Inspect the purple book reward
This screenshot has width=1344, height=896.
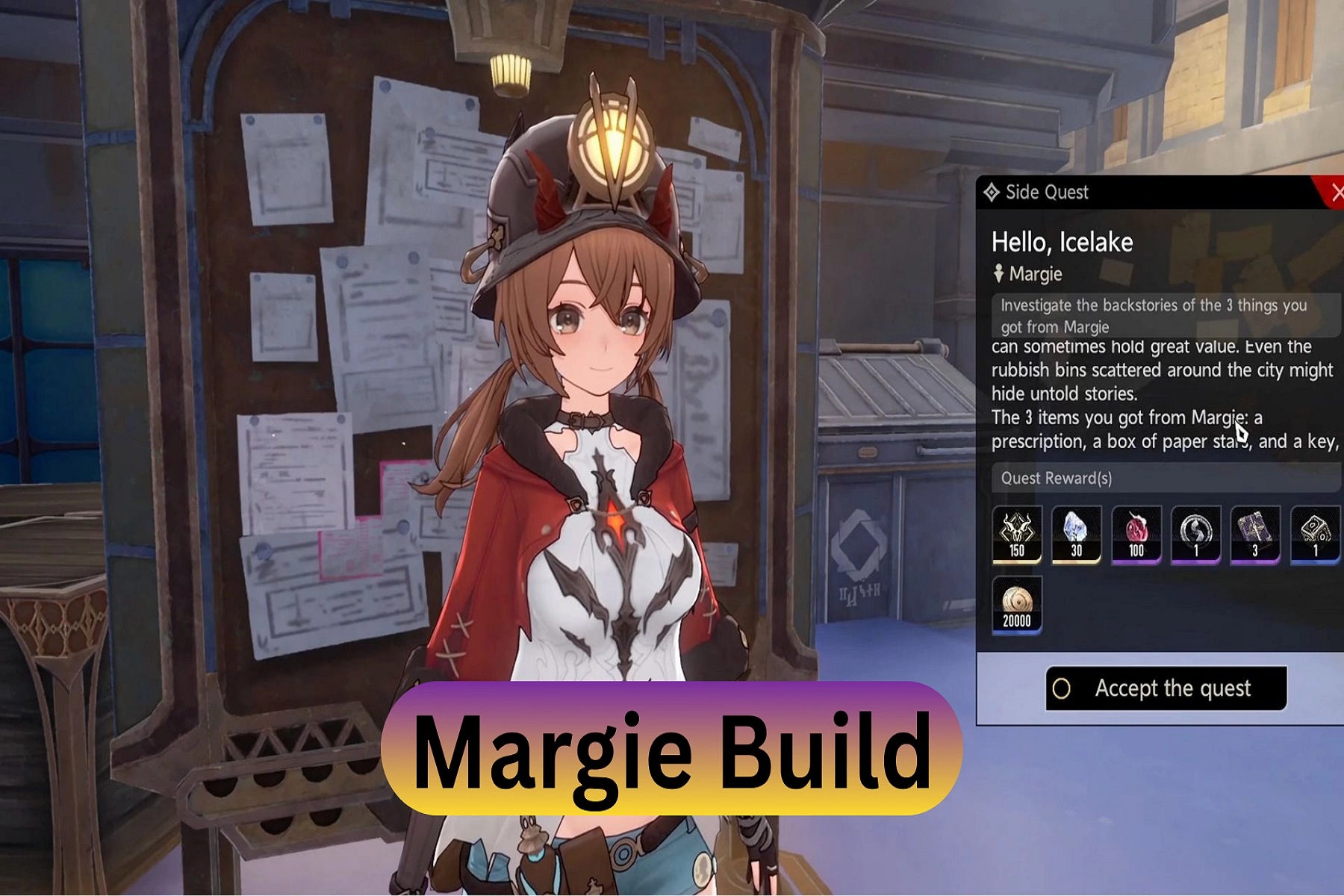1254,534
